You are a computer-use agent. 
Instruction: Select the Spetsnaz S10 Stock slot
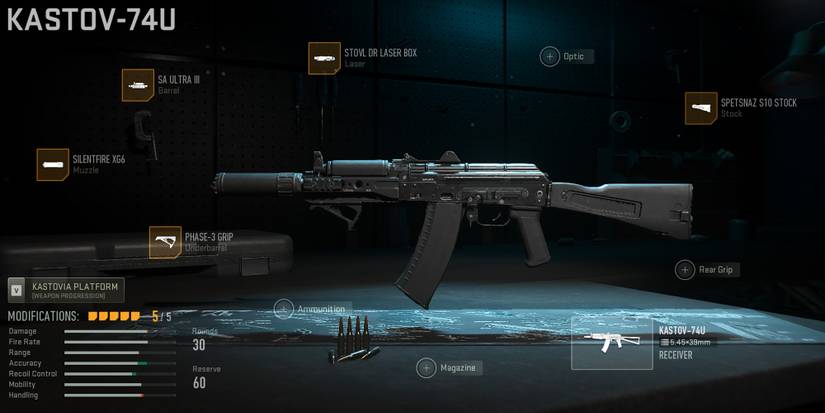click(701, 108)
